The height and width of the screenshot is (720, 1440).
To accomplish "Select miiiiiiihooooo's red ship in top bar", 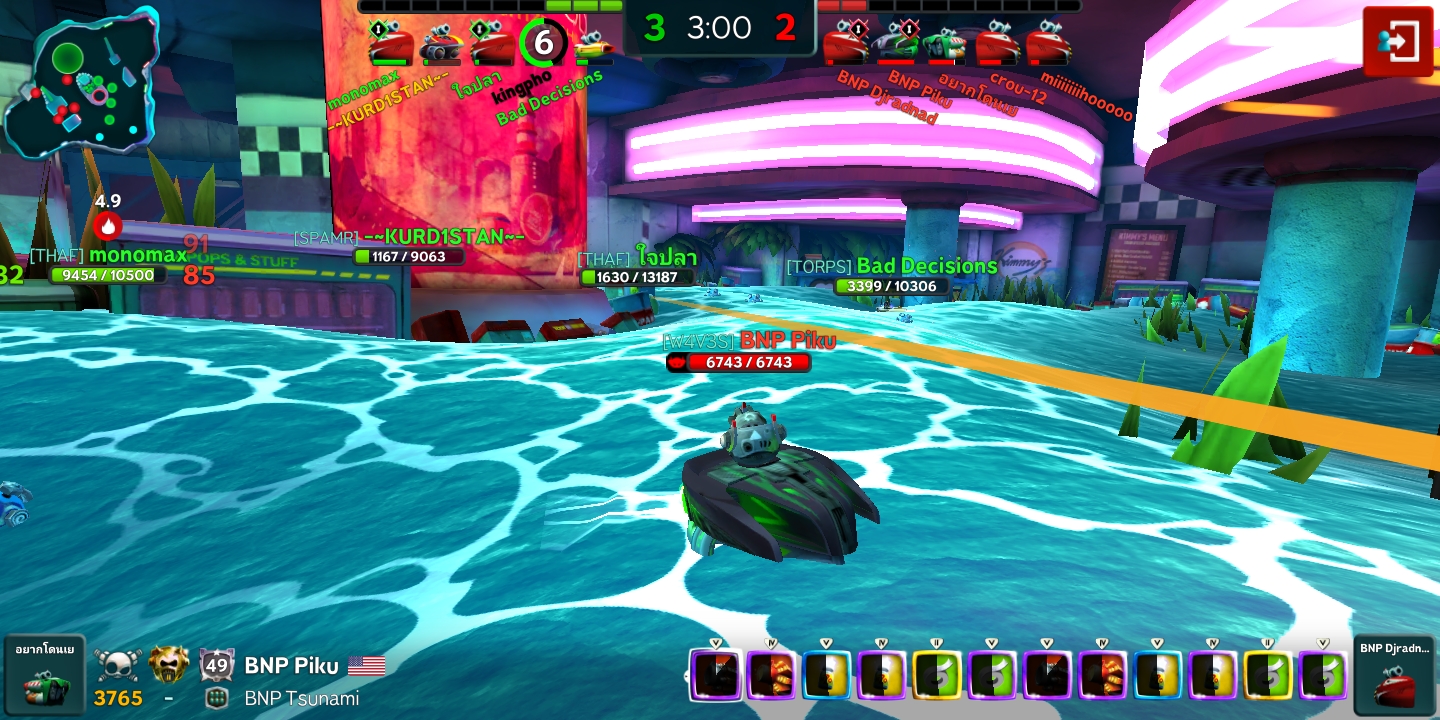I will click(1048, 45).
